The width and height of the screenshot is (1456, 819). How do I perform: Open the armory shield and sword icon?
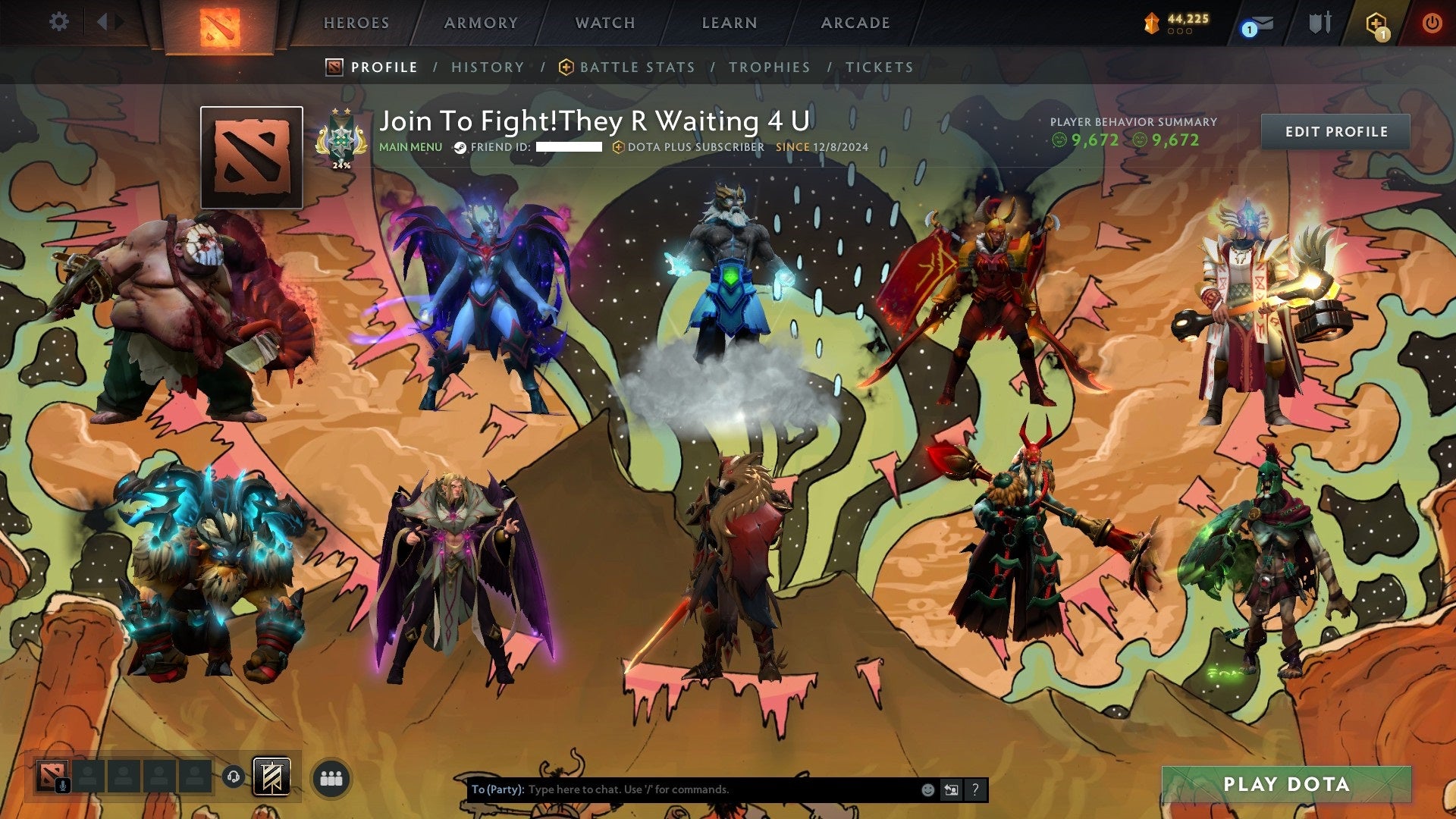click(x=1319, y=23)
